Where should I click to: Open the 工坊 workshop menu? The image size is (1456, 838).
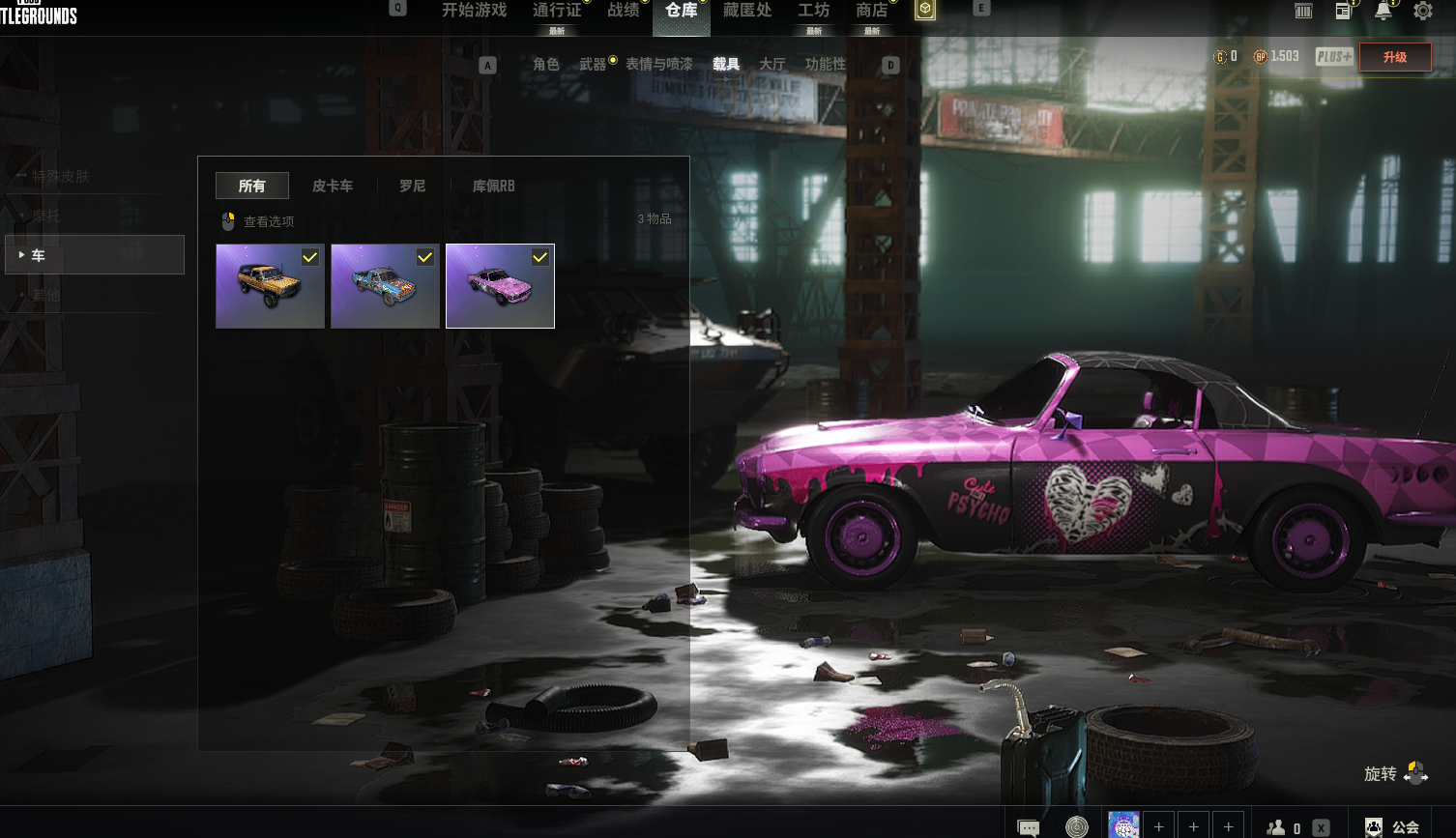(813, 11)
